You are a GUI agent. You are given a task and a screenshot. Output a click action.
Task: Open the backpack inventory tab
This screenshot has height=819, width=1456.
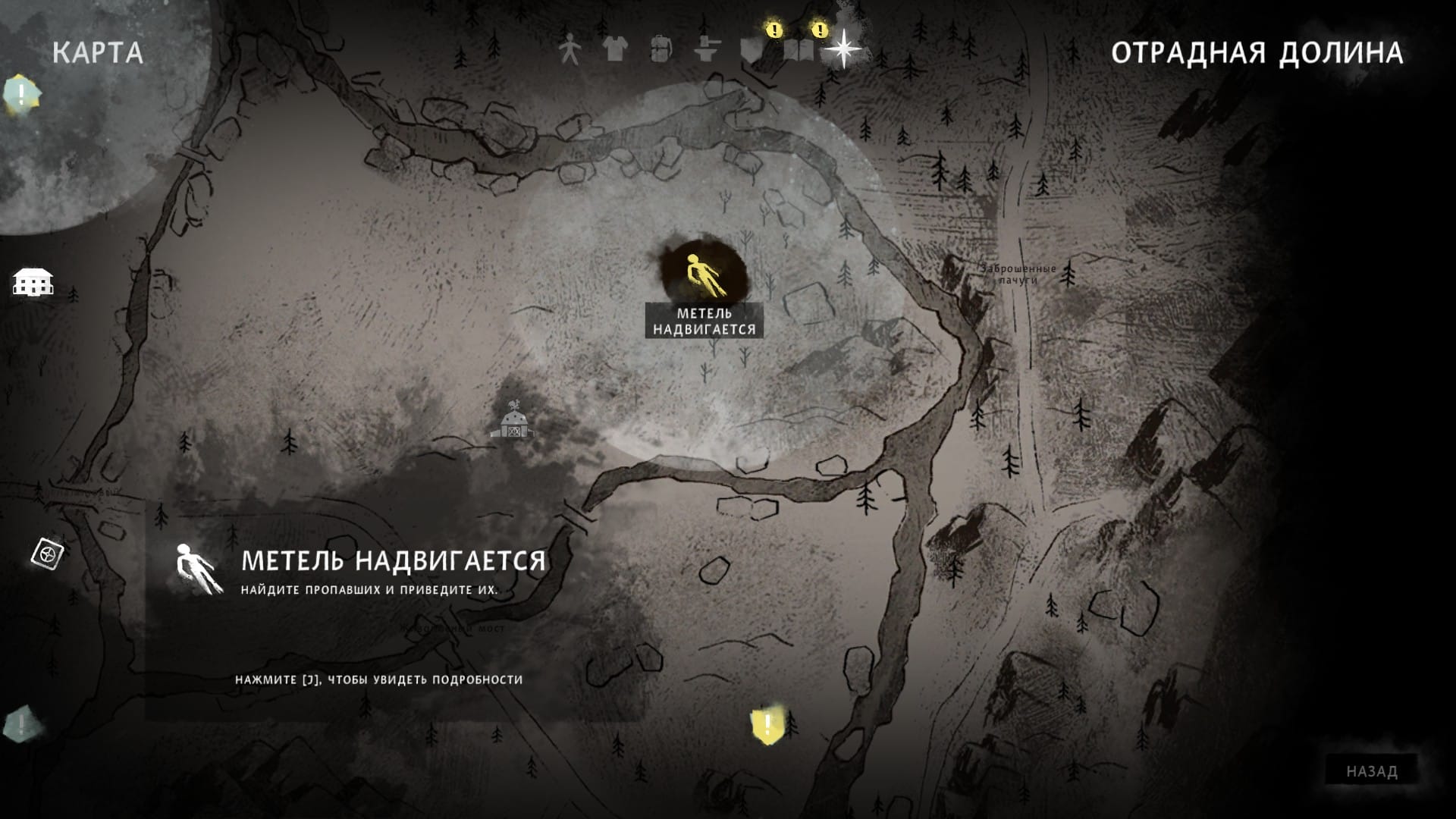[661, 50]
